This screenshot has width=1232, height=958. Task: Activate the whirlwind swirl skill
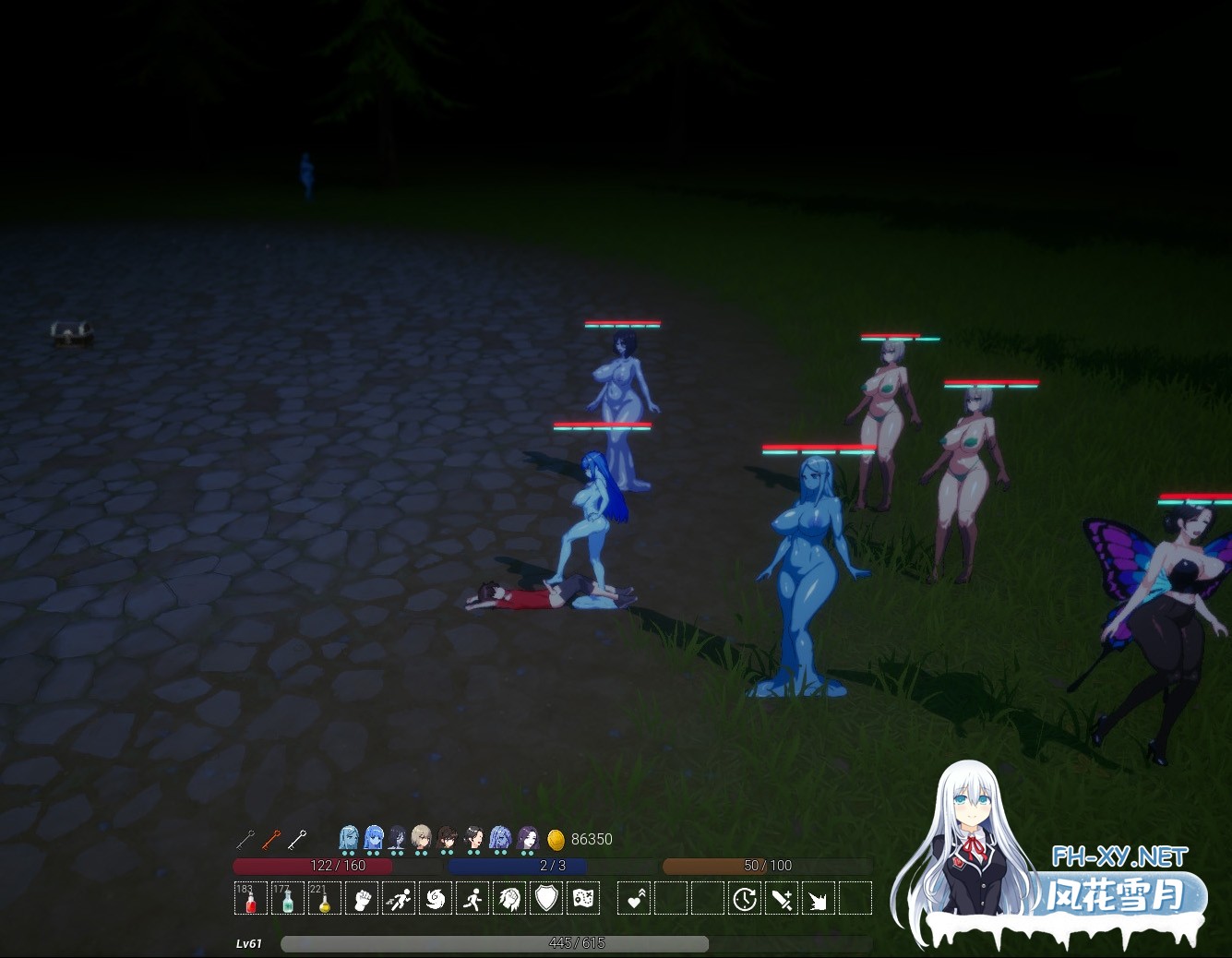point(436,898)
